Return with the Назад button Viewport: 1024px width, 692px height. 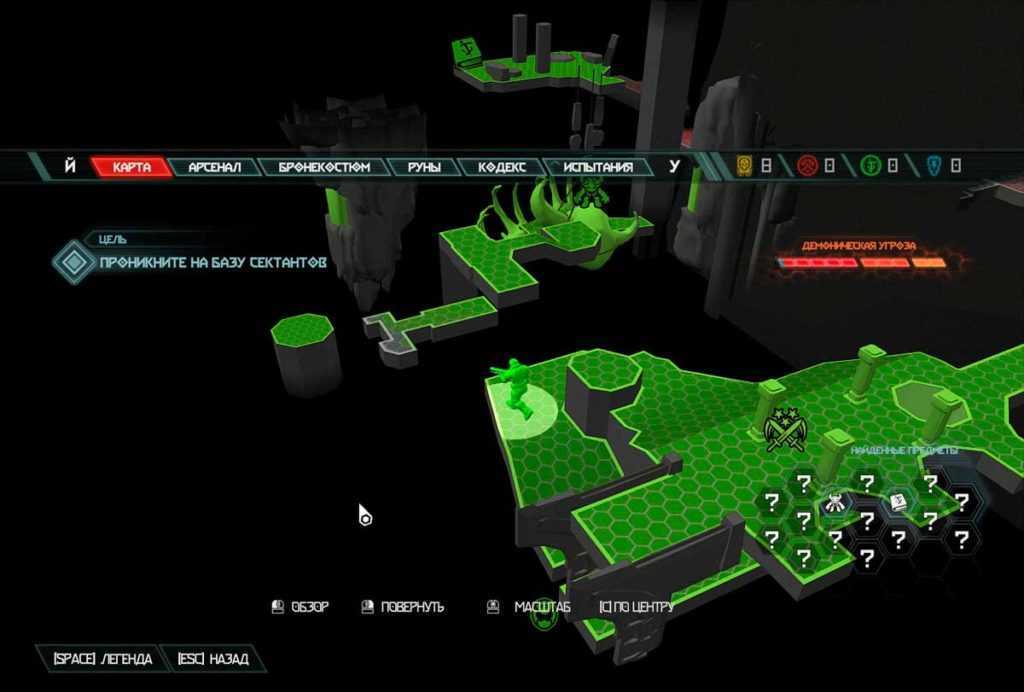coord(212,659)
